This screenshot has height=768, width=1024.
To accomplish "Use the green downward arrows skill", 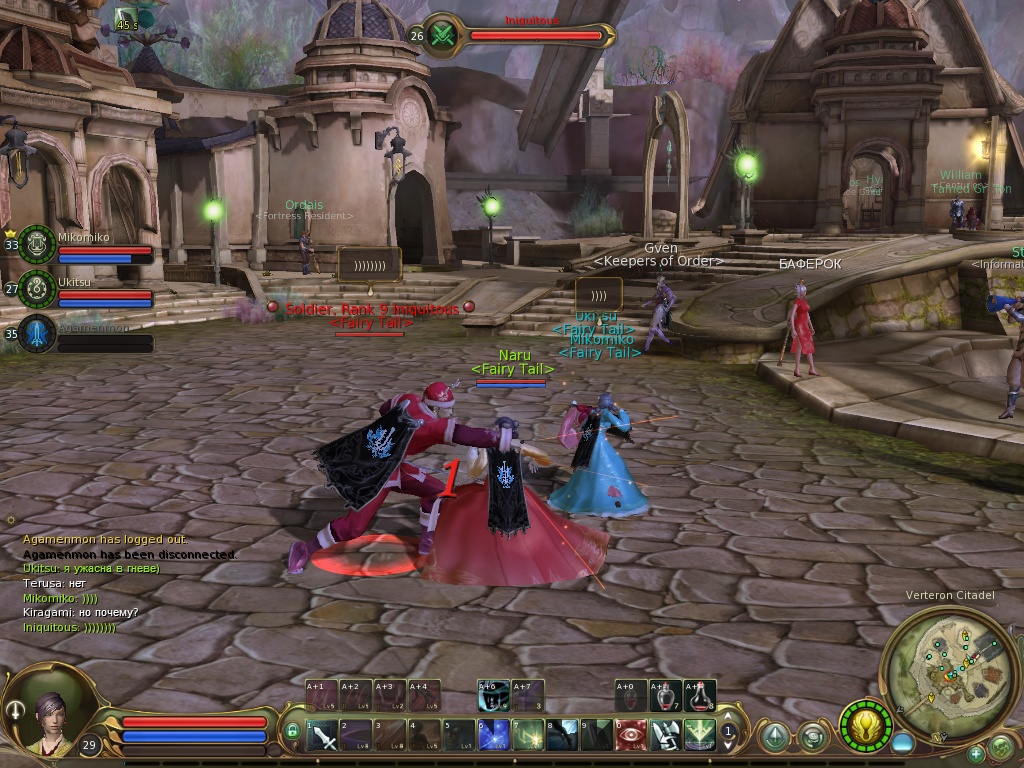I will point(700,735).
